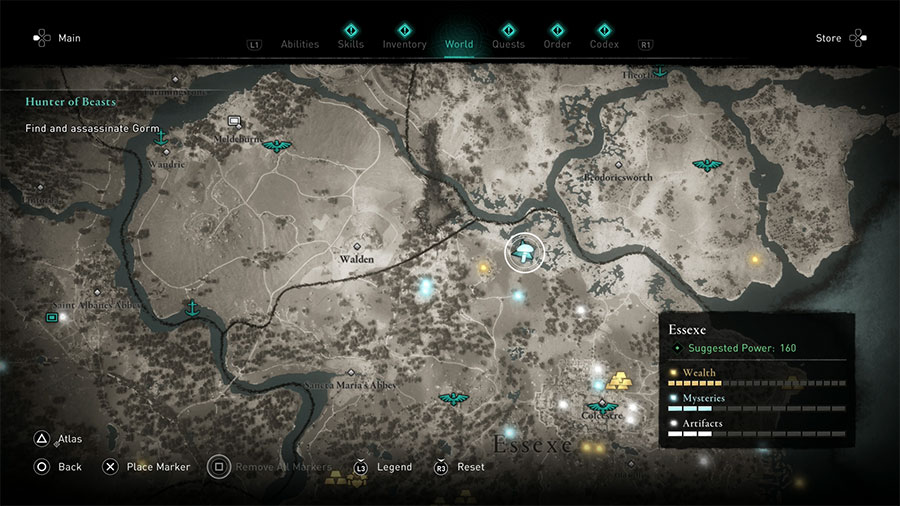Select the World tab

pos(459,44)
